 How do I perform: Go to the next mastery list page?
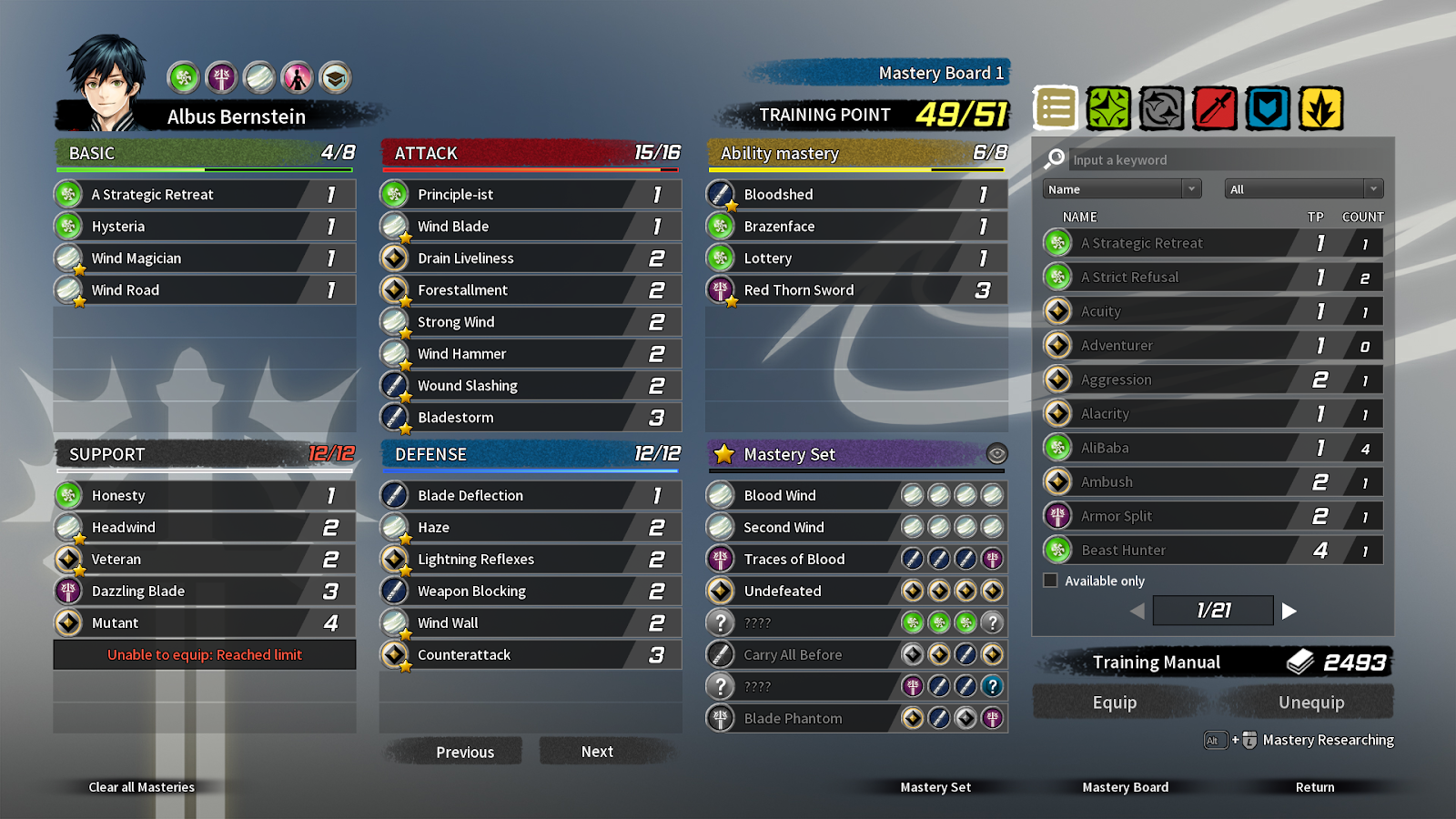click(1289, 612)
